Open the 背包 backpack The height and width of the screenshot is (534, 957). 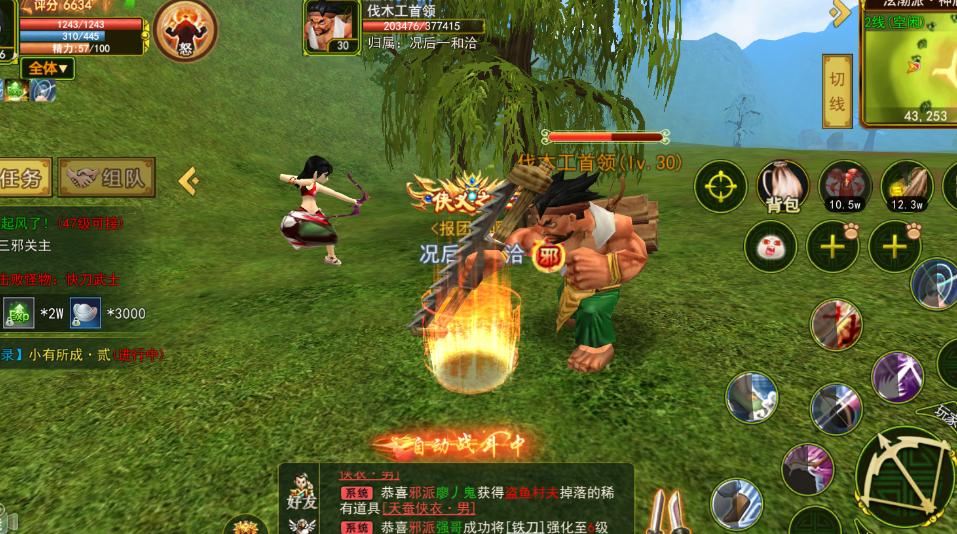coord(782,186)
